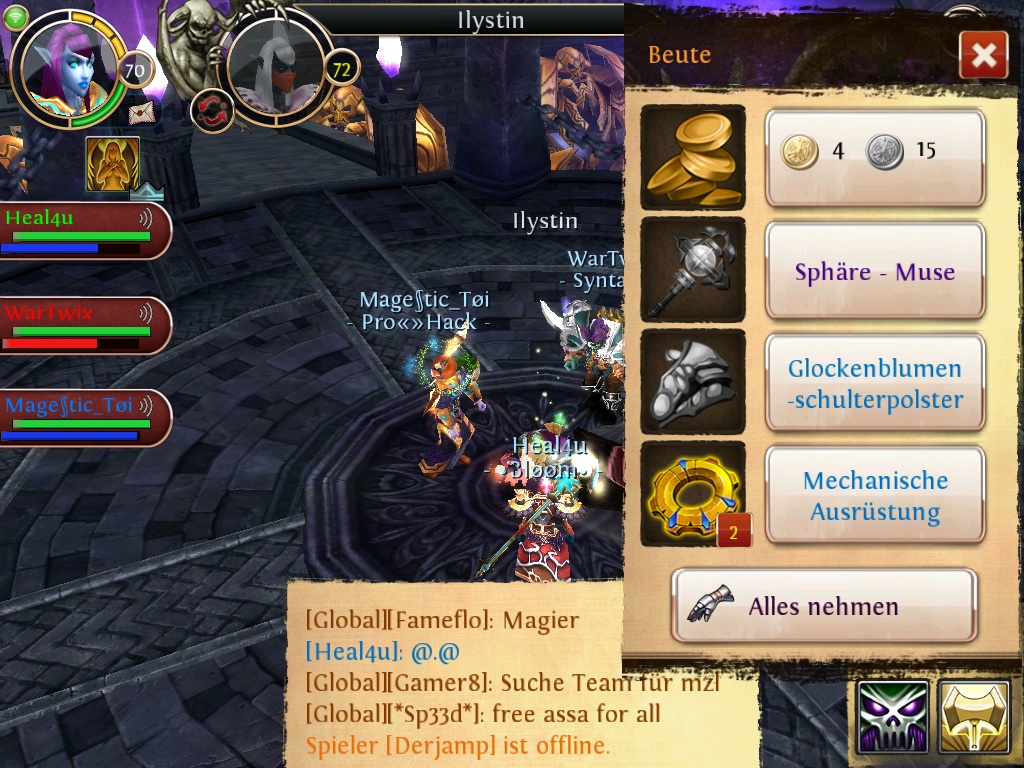The height and width of the screenshot is (768, 1024).
Task: Click the red swap arrows icon
Action: pyautogui.click(x=212, y=110)
